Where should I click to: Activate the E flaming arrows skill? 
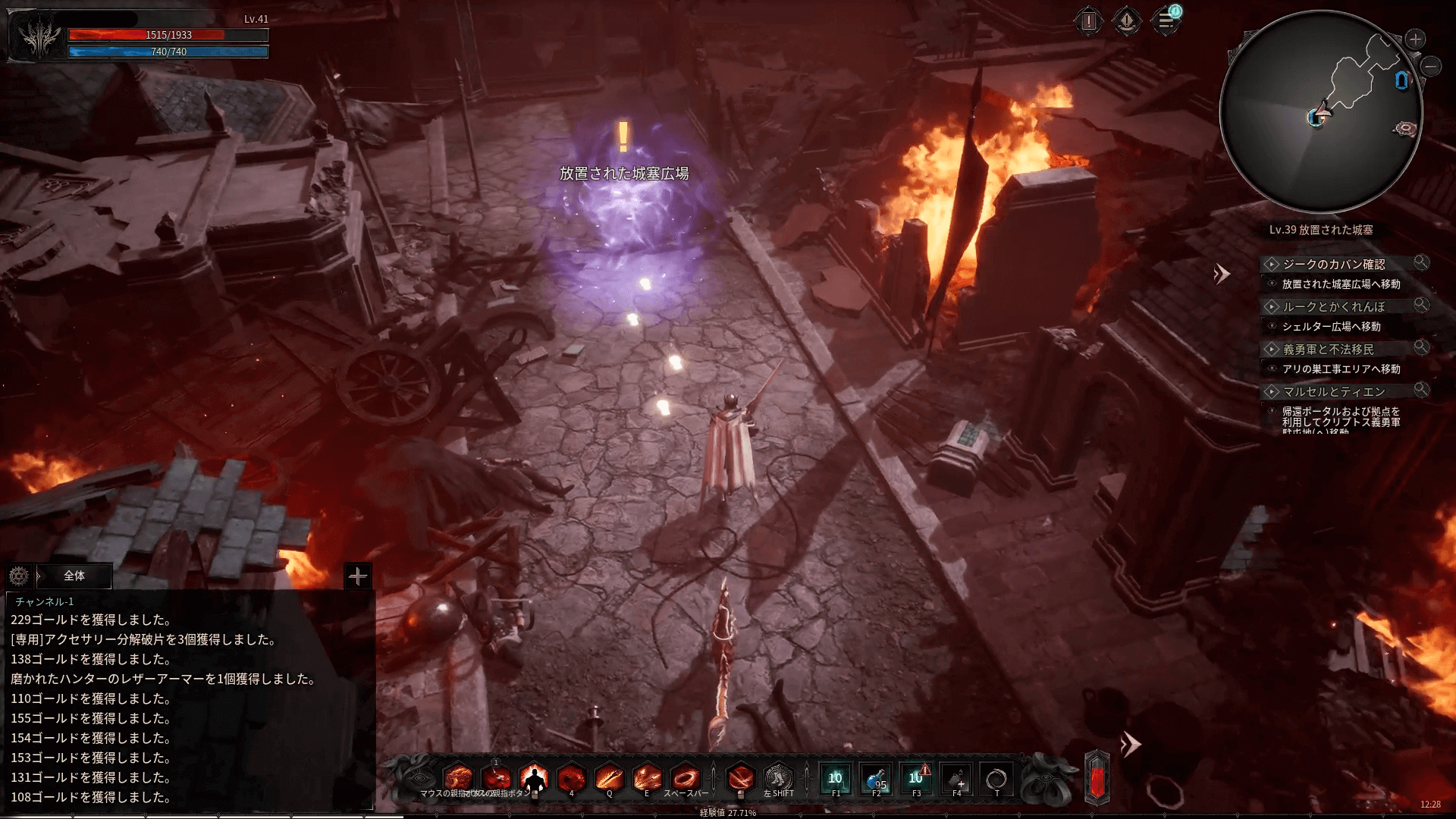[647, 778]
